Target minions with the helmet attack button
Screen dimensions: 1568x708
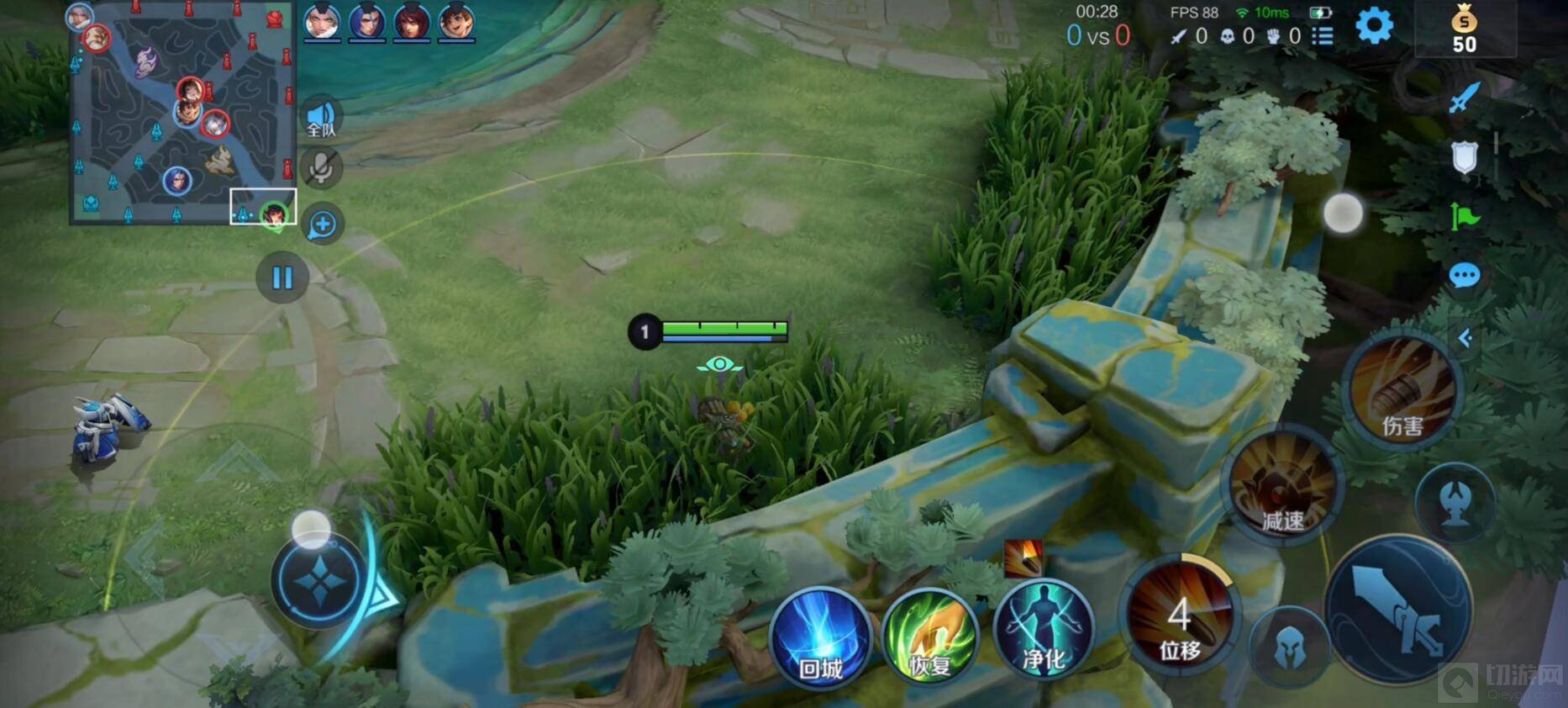coord(1289,649)
